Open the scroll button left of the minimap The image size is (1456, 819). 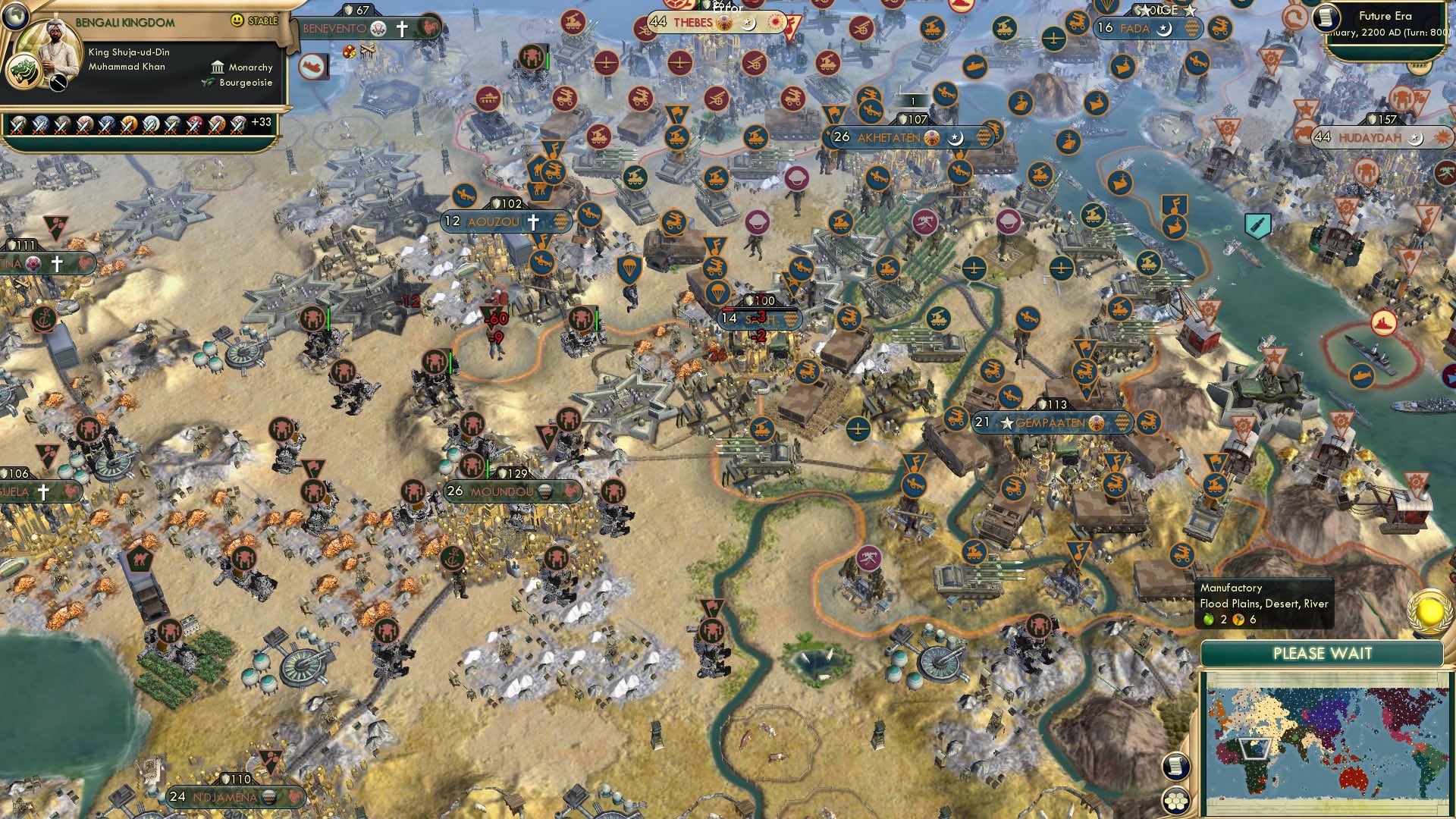click(x=1175, y=766)
